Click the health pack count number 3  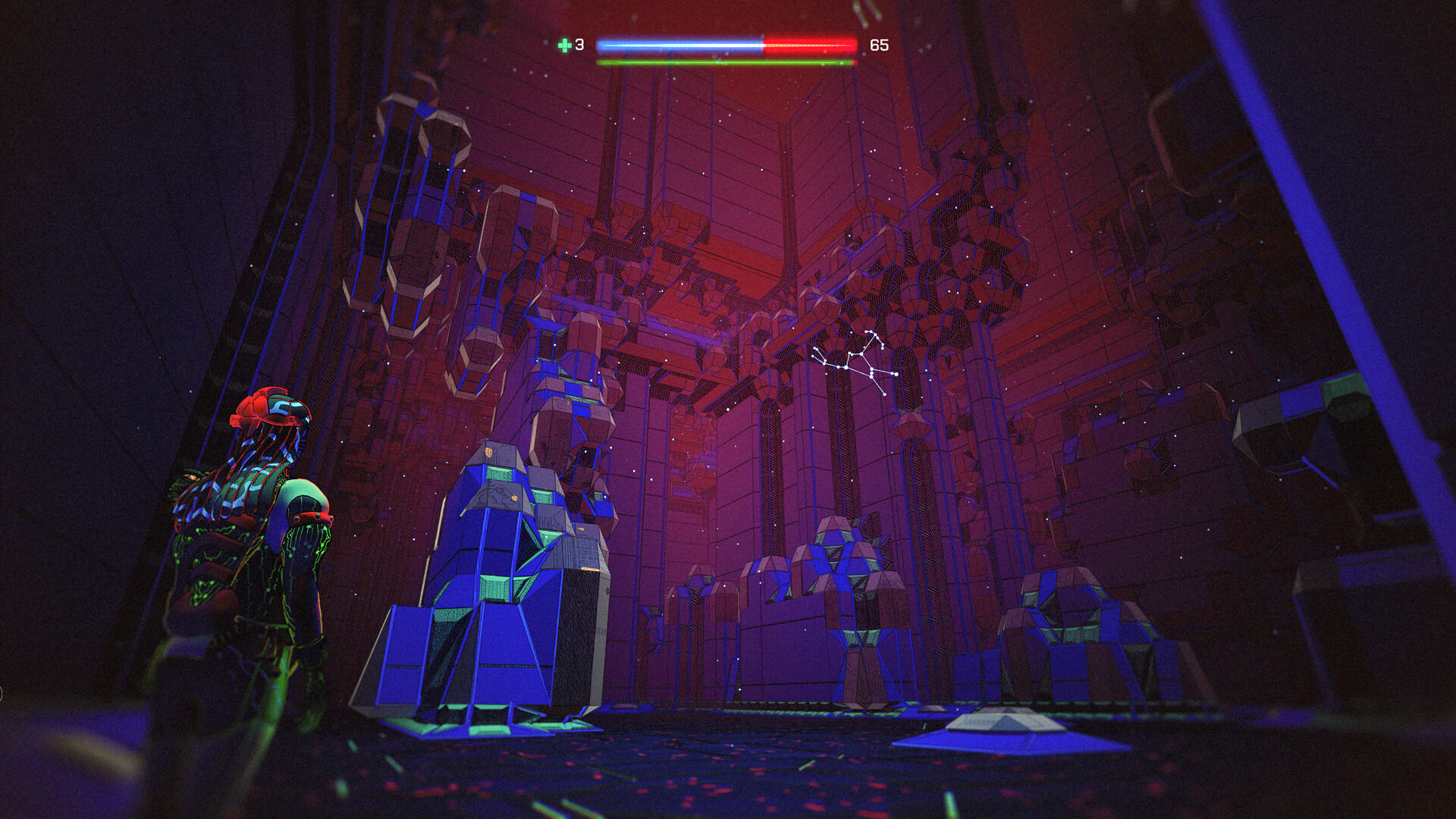point(579,45)
